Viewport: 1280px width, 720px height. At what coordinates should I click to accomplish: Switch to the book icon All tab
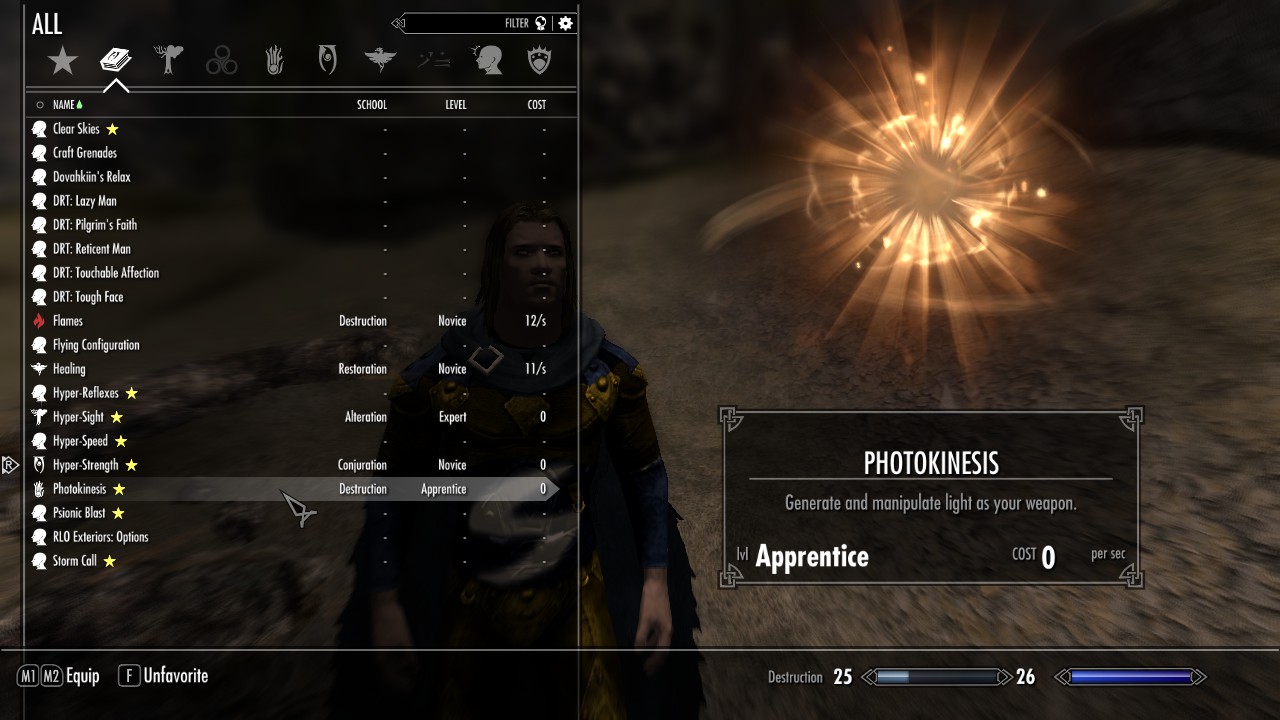coord(116,62)
